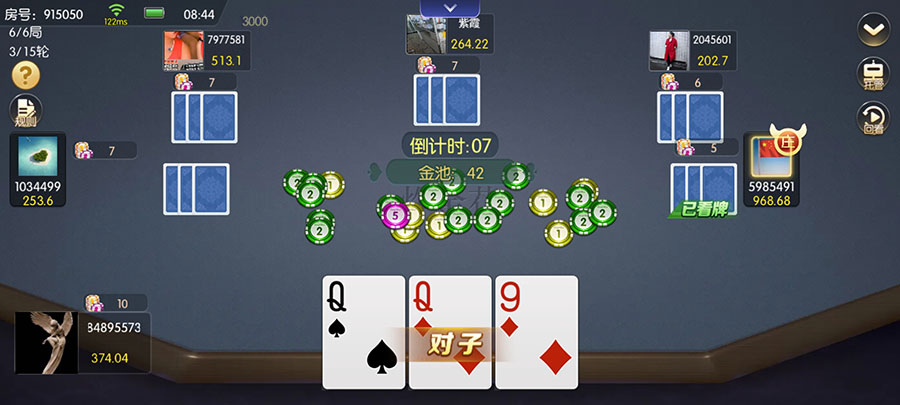Activate the 托管 auto-play robot button

click(x=874, y=75)
